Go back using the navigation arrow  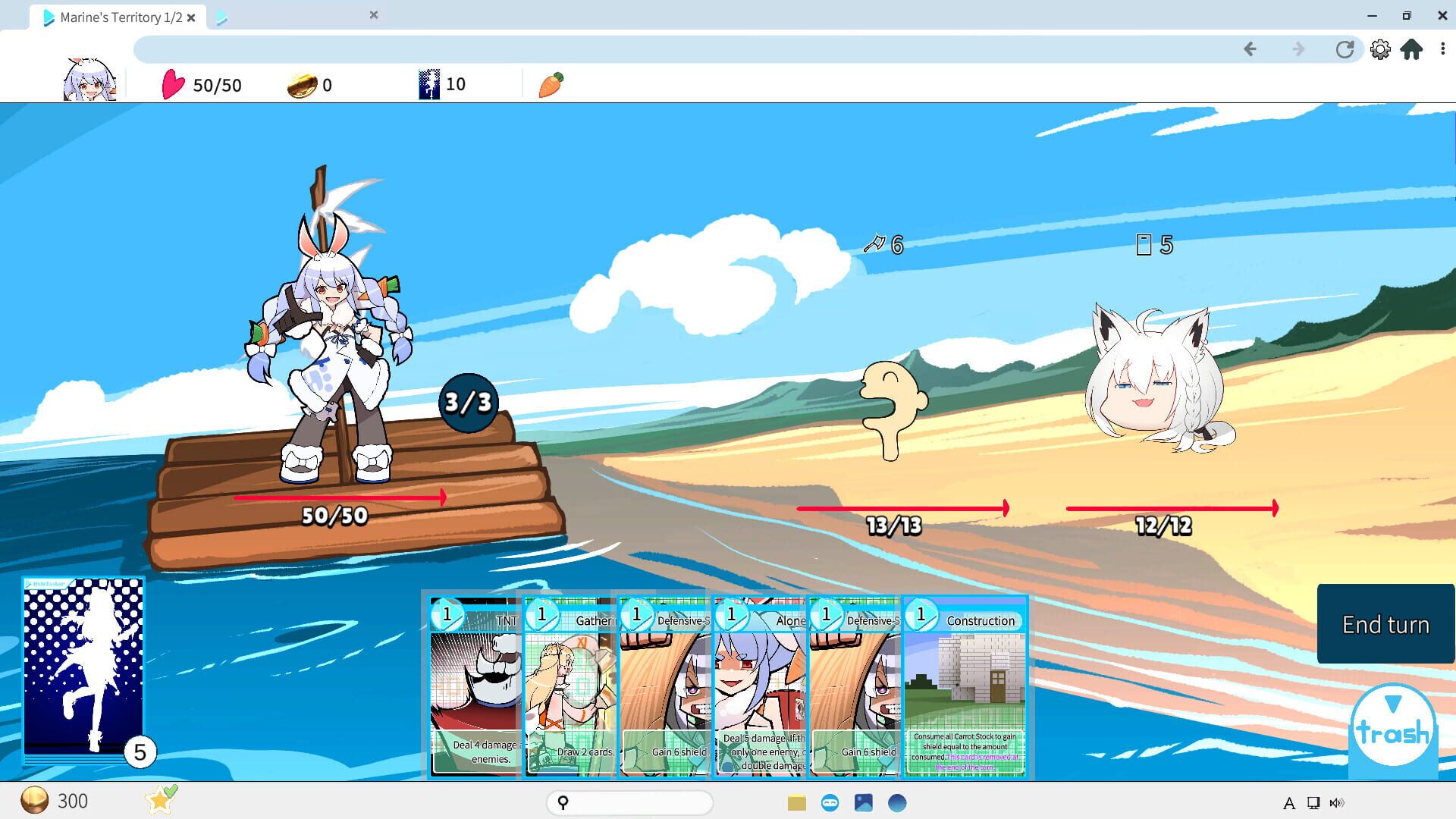pos(1249,49)
